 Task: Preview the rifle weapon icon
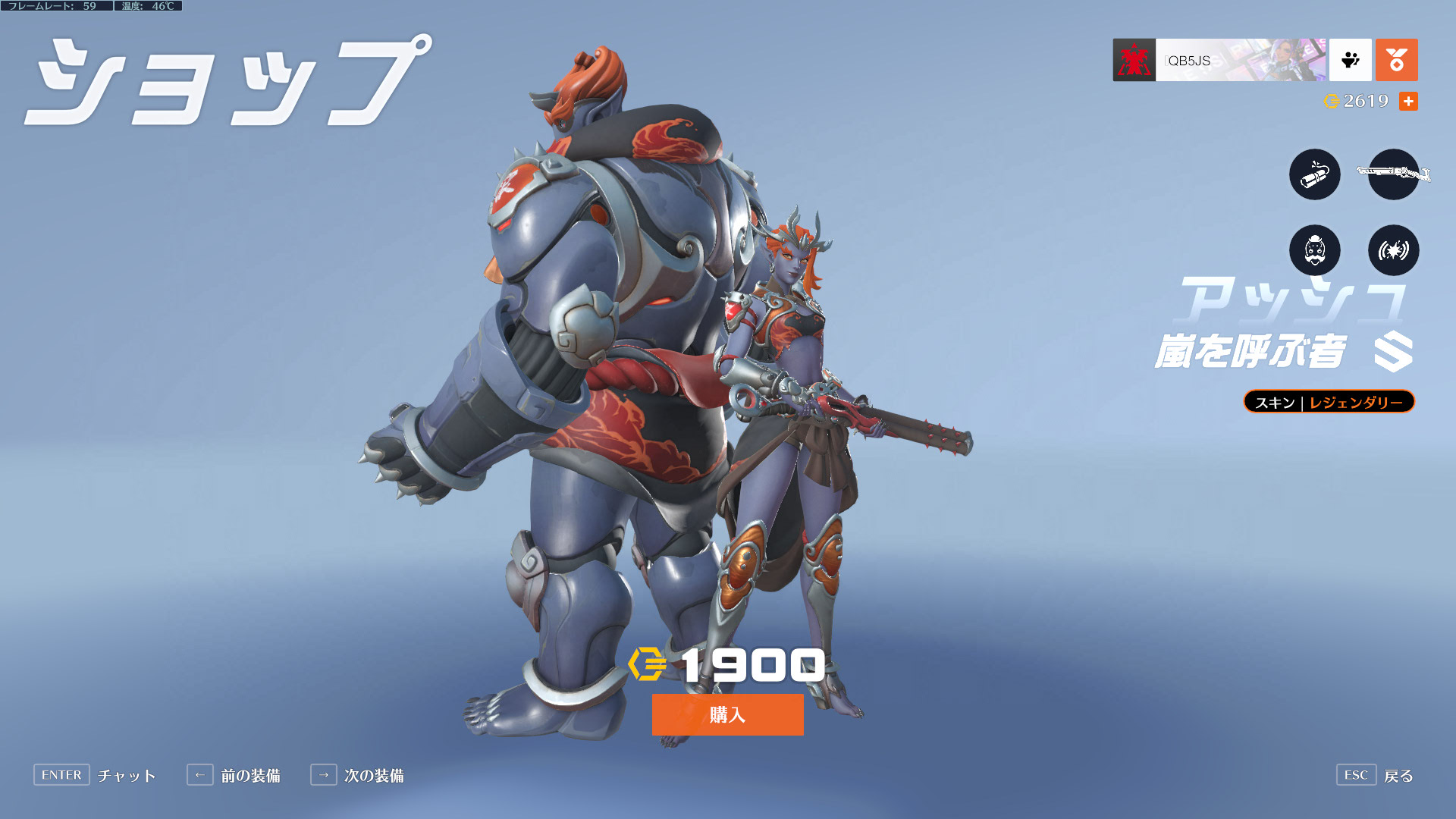pos(1393,174)
